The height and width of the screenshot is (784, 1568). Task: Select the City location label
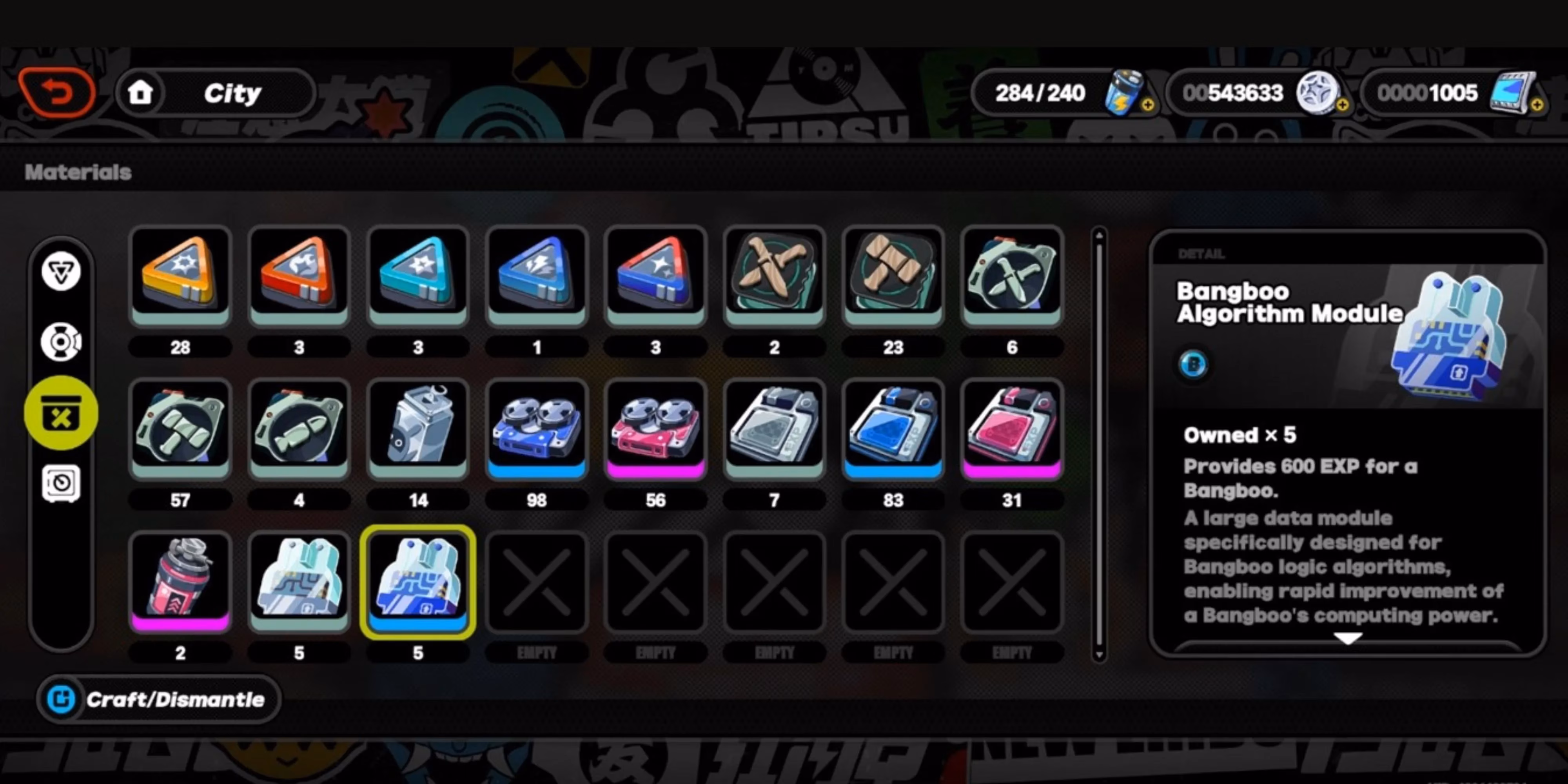pos(231,93)
